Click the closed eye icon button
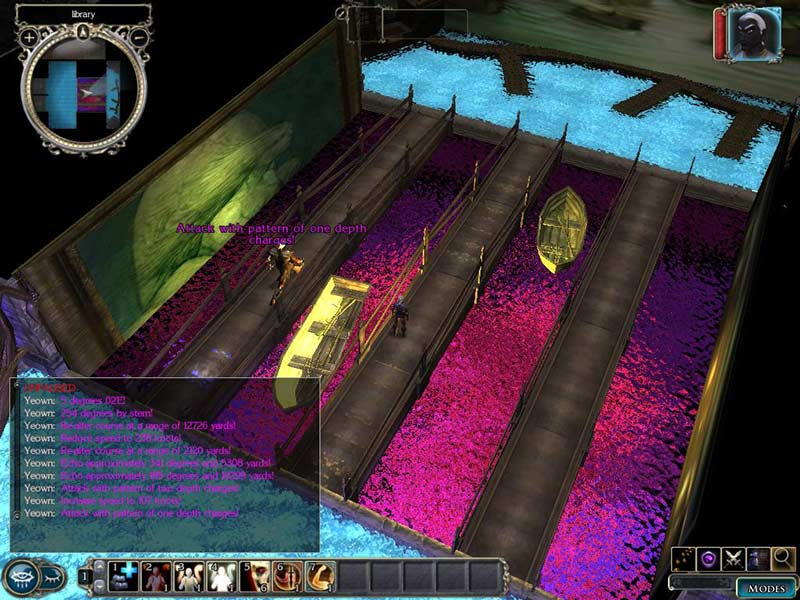 (x=52, y=576)
